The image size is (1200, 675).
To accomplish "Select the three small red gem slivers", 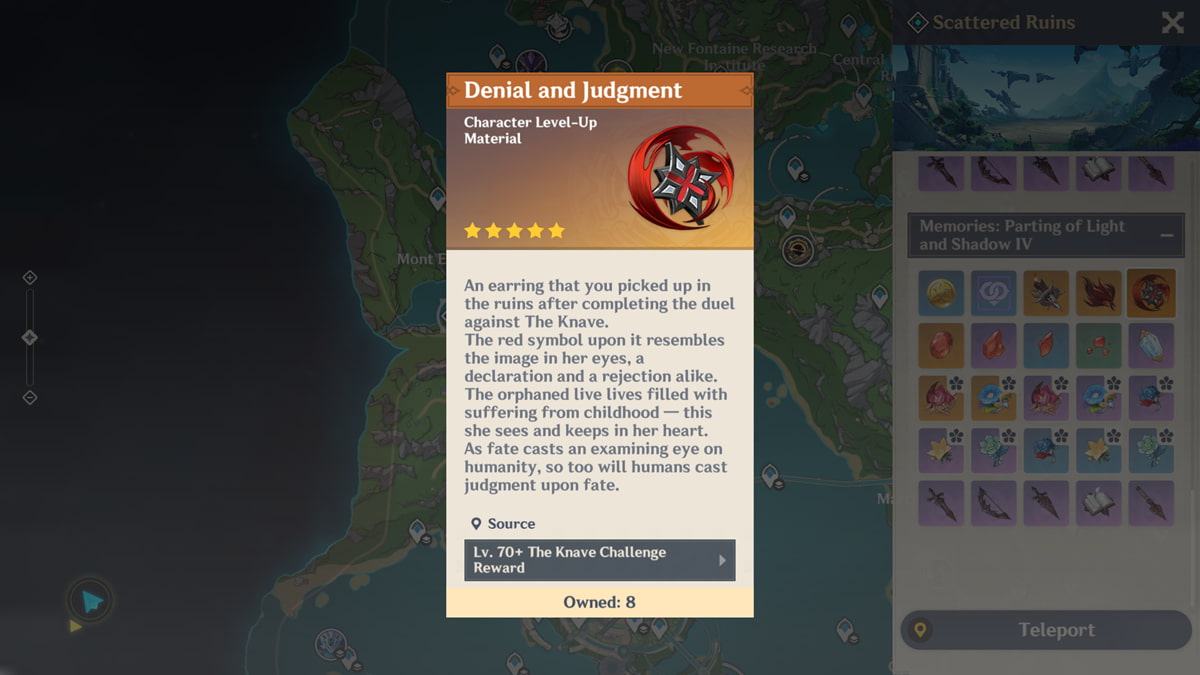I will click(1098, 346).
